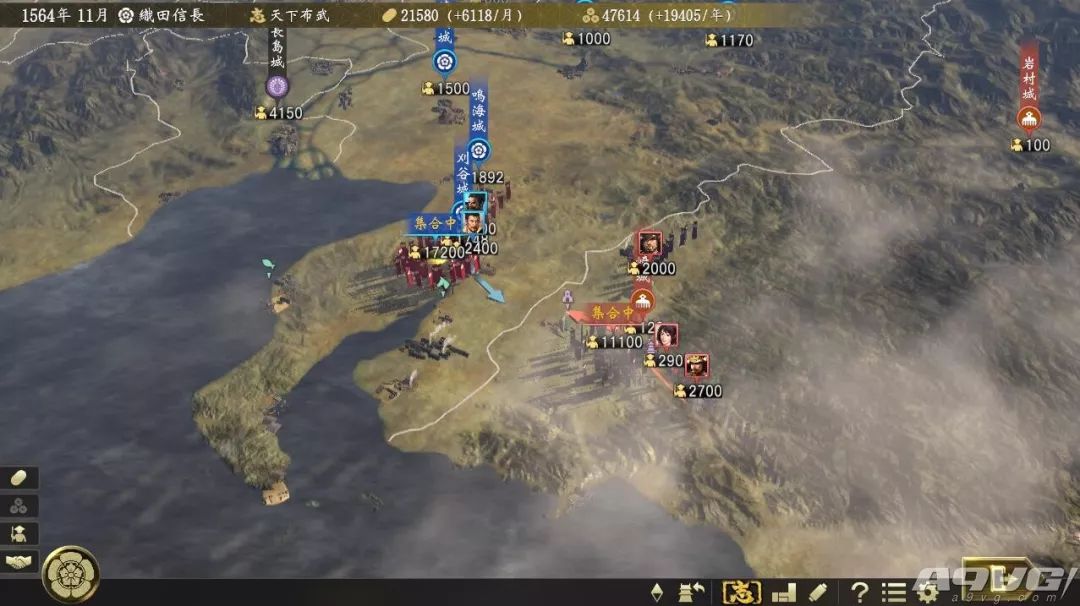Select the female officer portrait unit
1080x606 pixels.
(x=666, y=336)
